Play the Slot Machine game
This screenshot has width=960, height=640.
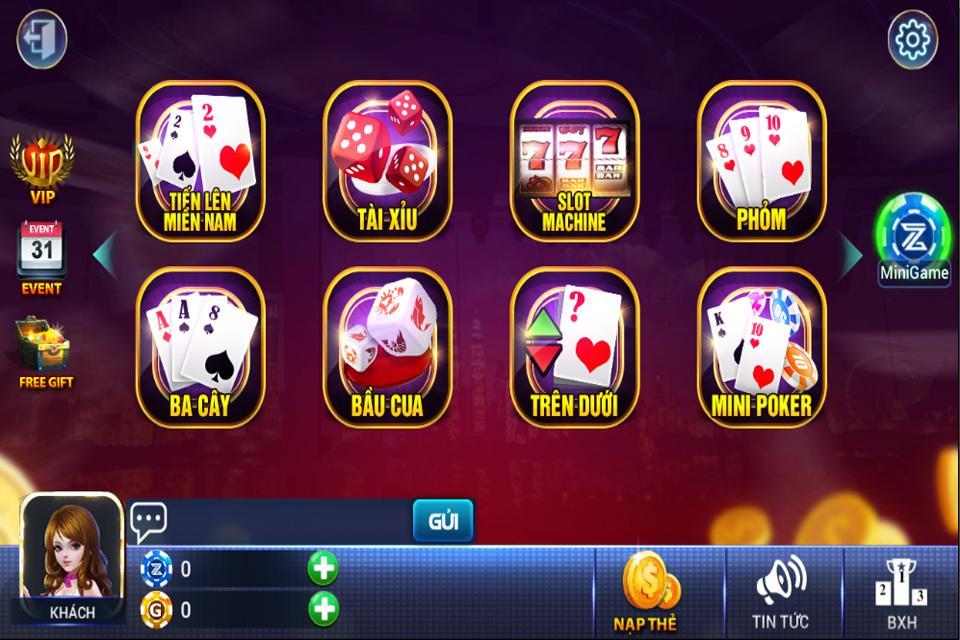[x=574, y=161]
